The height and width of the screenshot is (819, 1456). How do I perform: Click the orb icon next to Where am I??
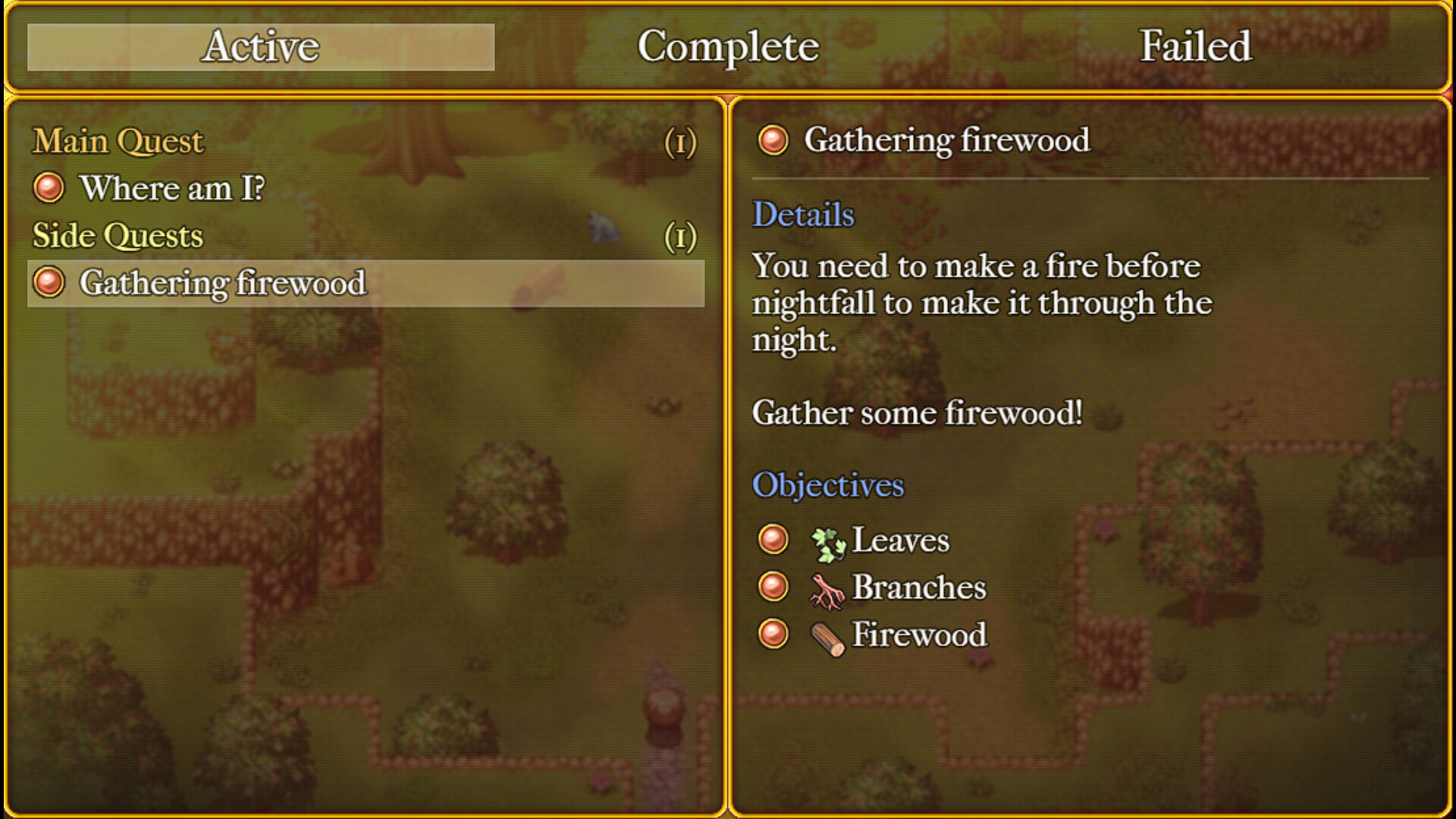pyautogui.click(x=49, y=189)
